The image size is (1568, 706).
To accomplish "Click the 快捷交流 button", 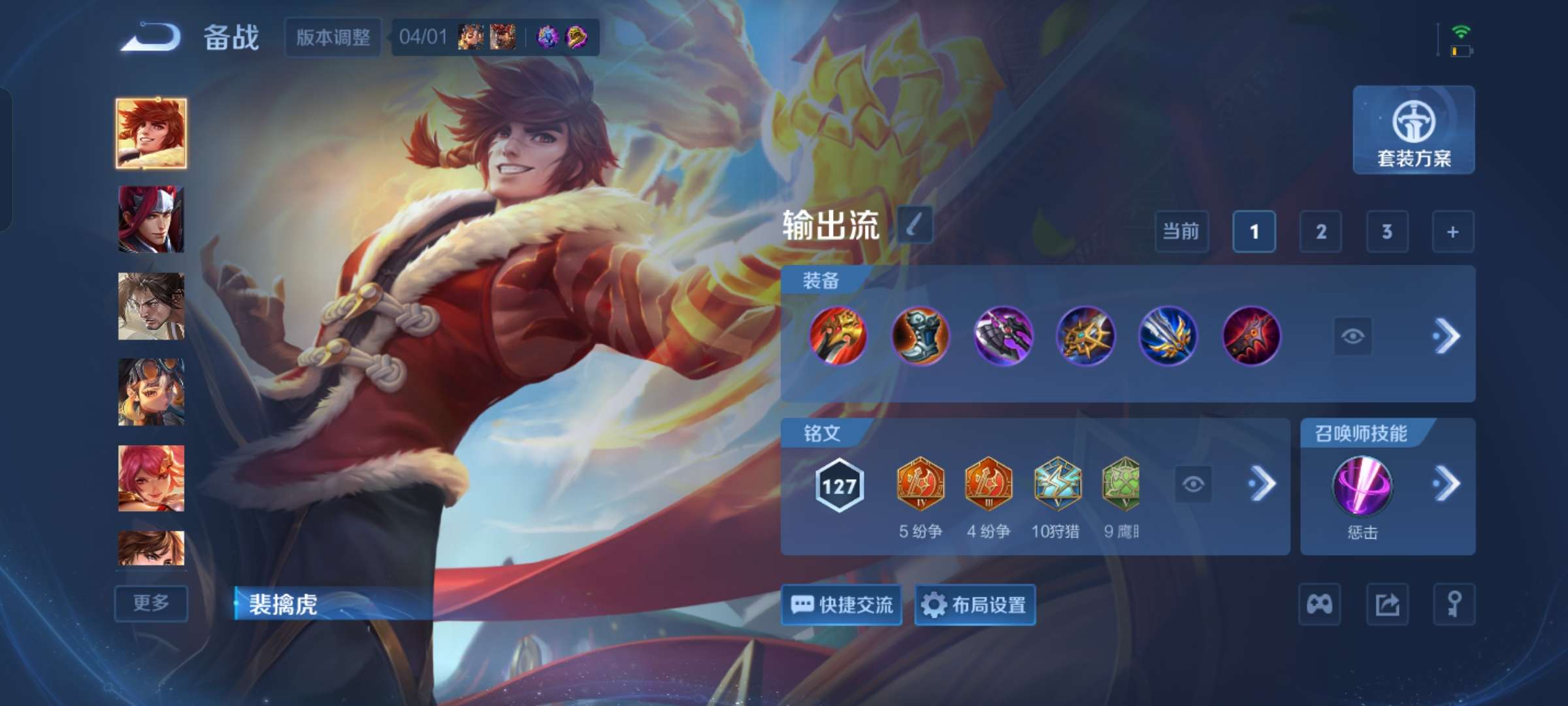I will tap(841, 605).
